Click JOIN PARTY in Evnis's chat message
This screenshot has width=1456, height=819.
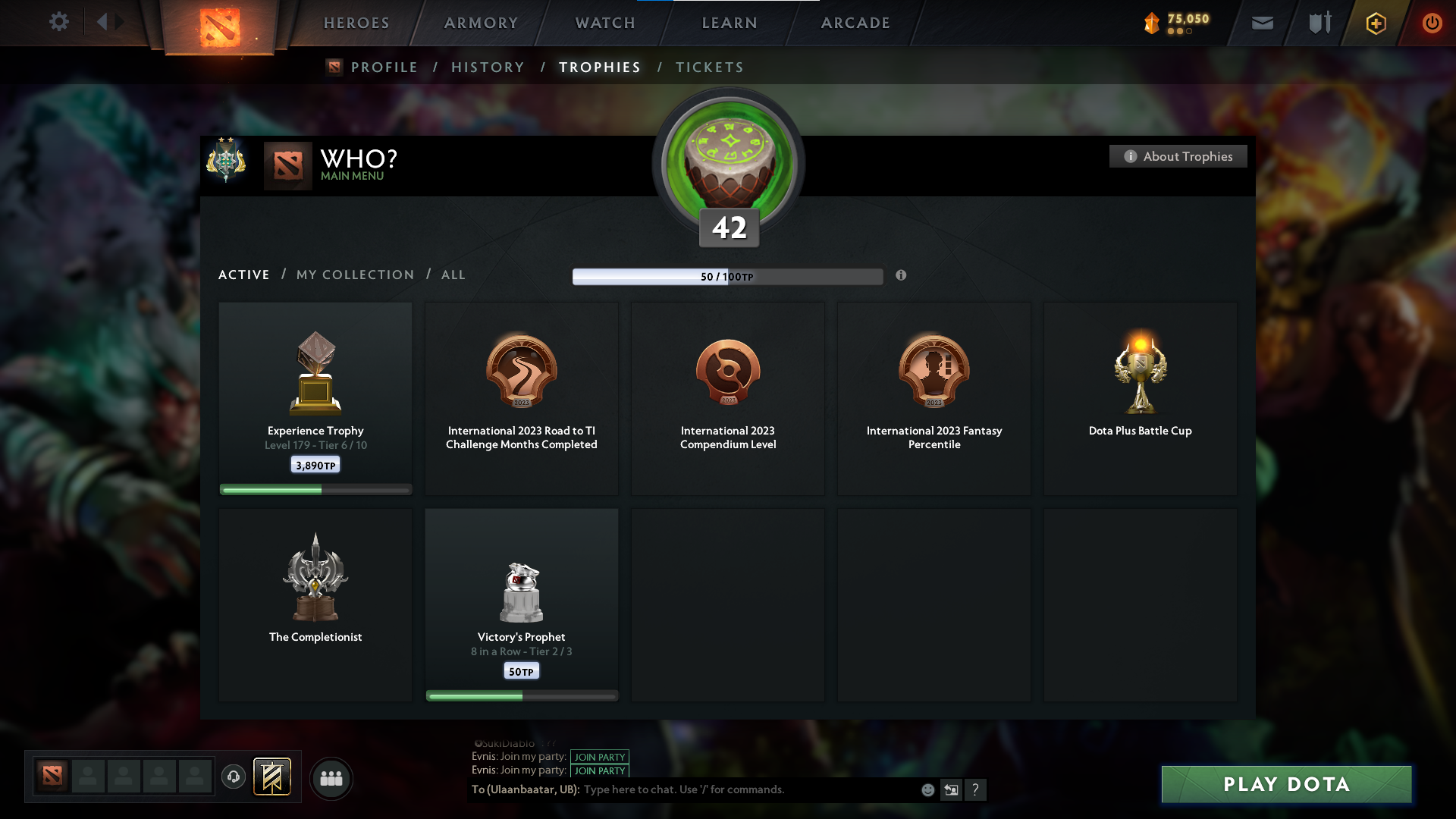600,757
